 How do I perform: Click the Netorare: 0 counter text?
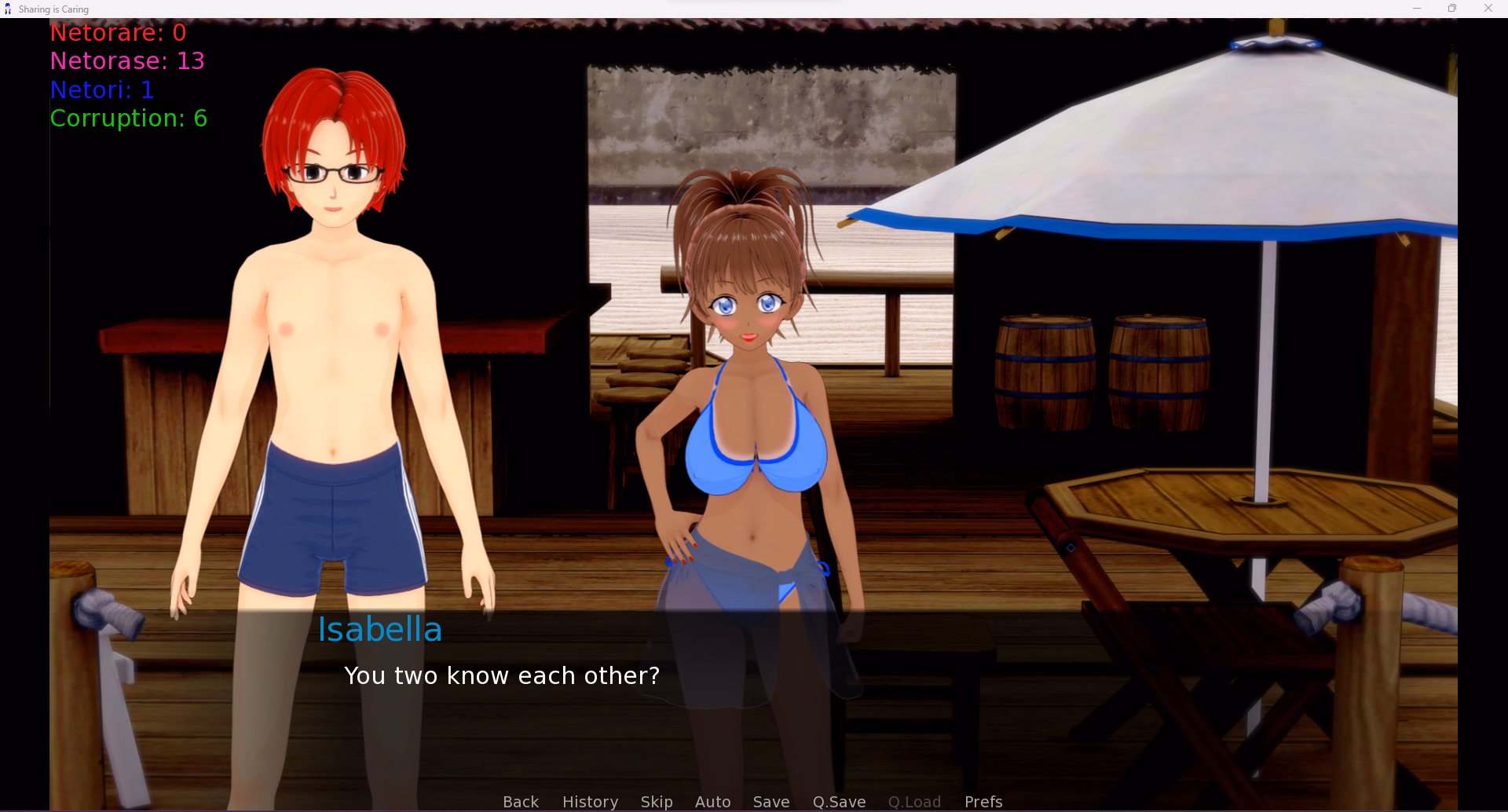[118, 32]
